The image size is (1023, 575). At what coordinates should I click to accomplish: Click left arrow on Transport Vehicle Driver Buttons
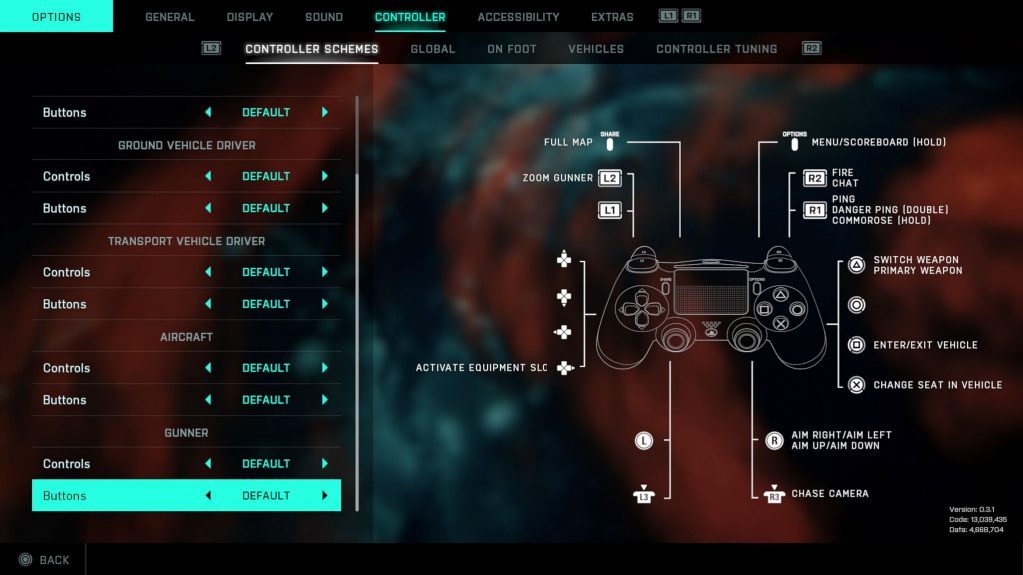[208, 304]
